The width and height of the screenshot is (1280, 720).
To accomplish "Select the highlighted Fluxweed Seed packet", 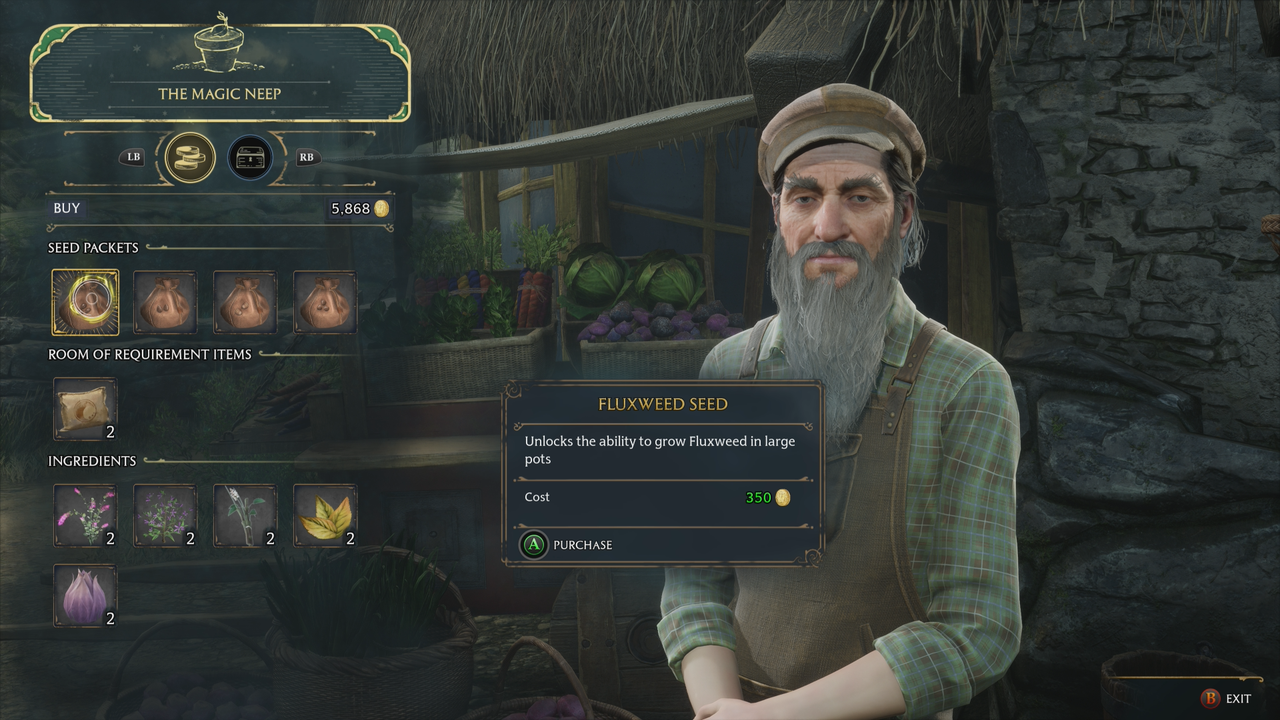I will click(85, 301).
